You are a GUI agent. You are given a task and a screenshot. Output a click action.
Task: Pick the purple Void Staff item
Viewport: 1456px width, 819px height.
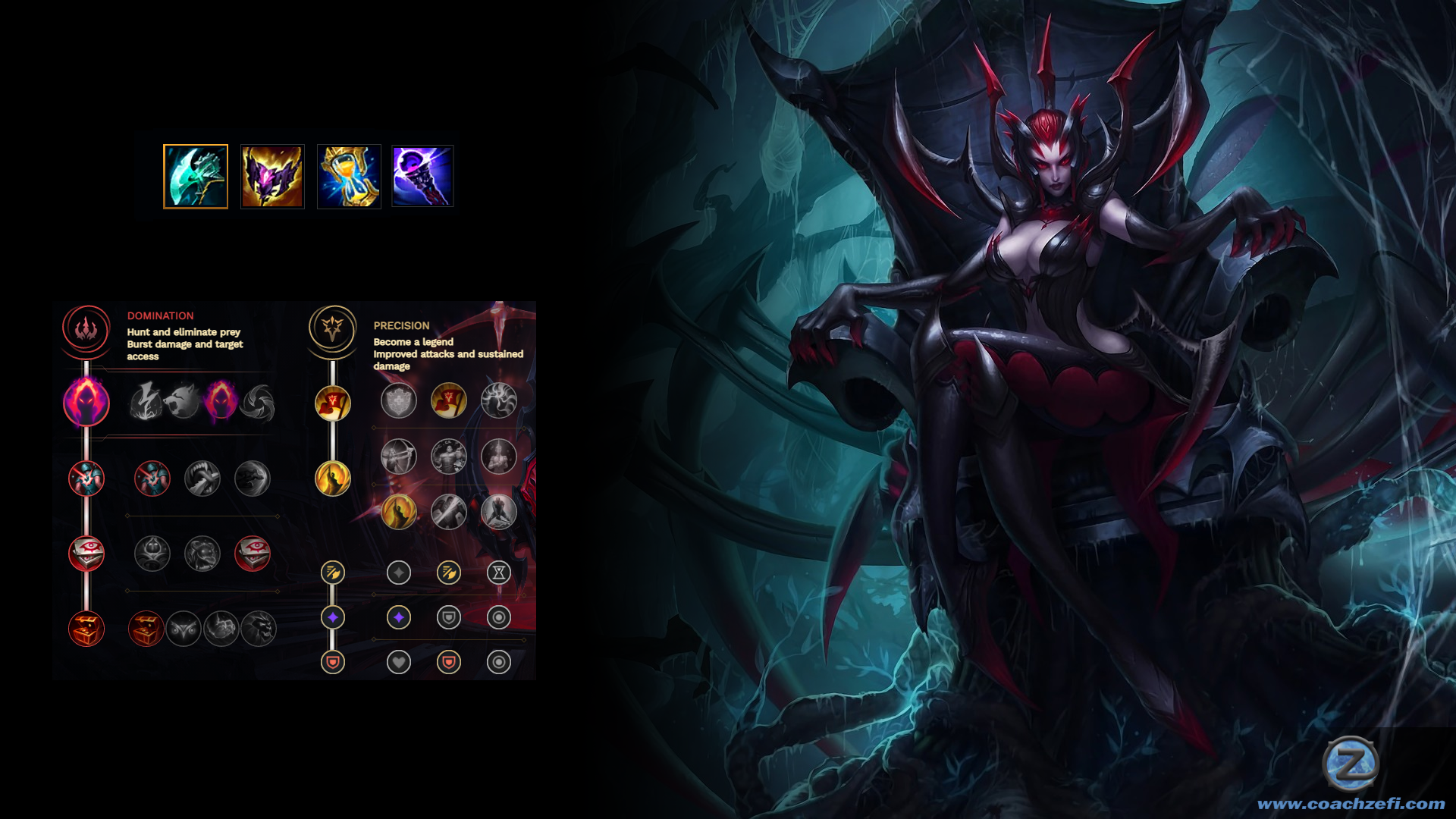[x=422, y=176]
